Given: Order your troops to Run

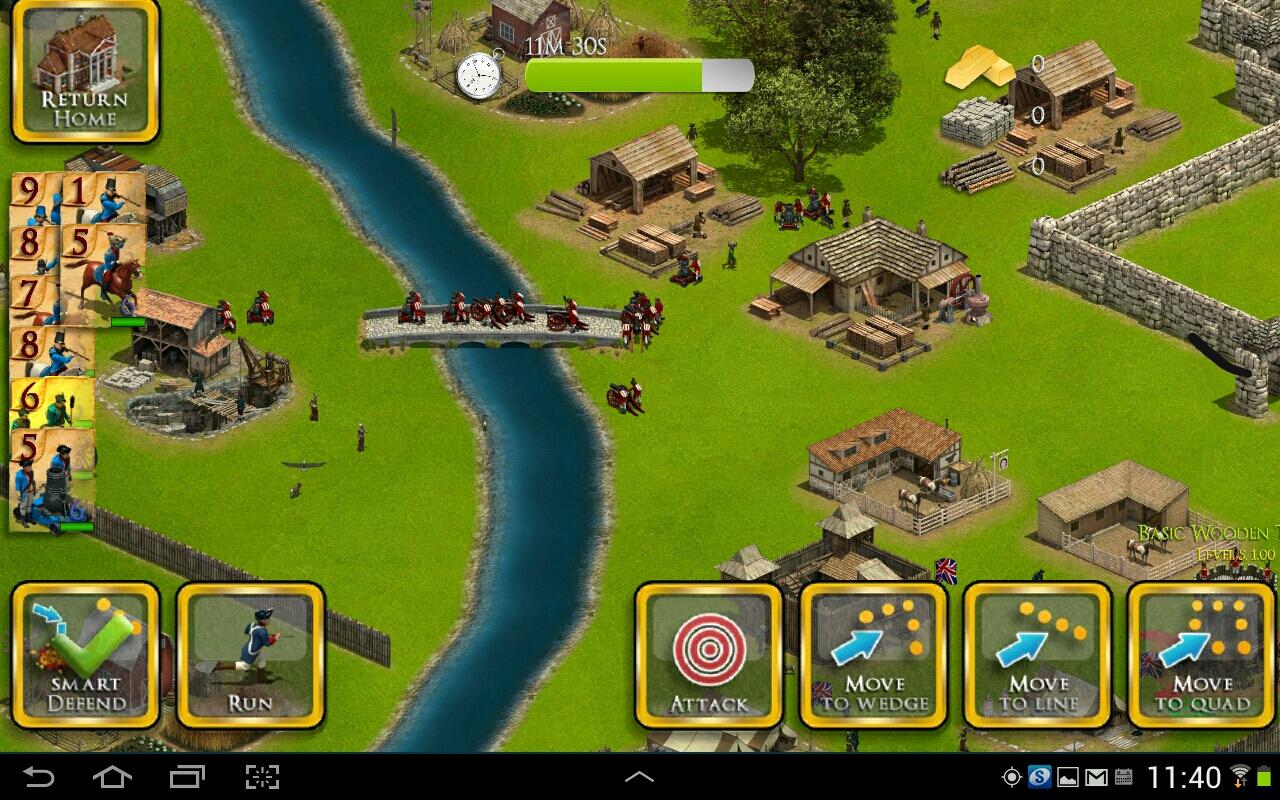Looking at the screenshot, I should (x=251, y=657).
